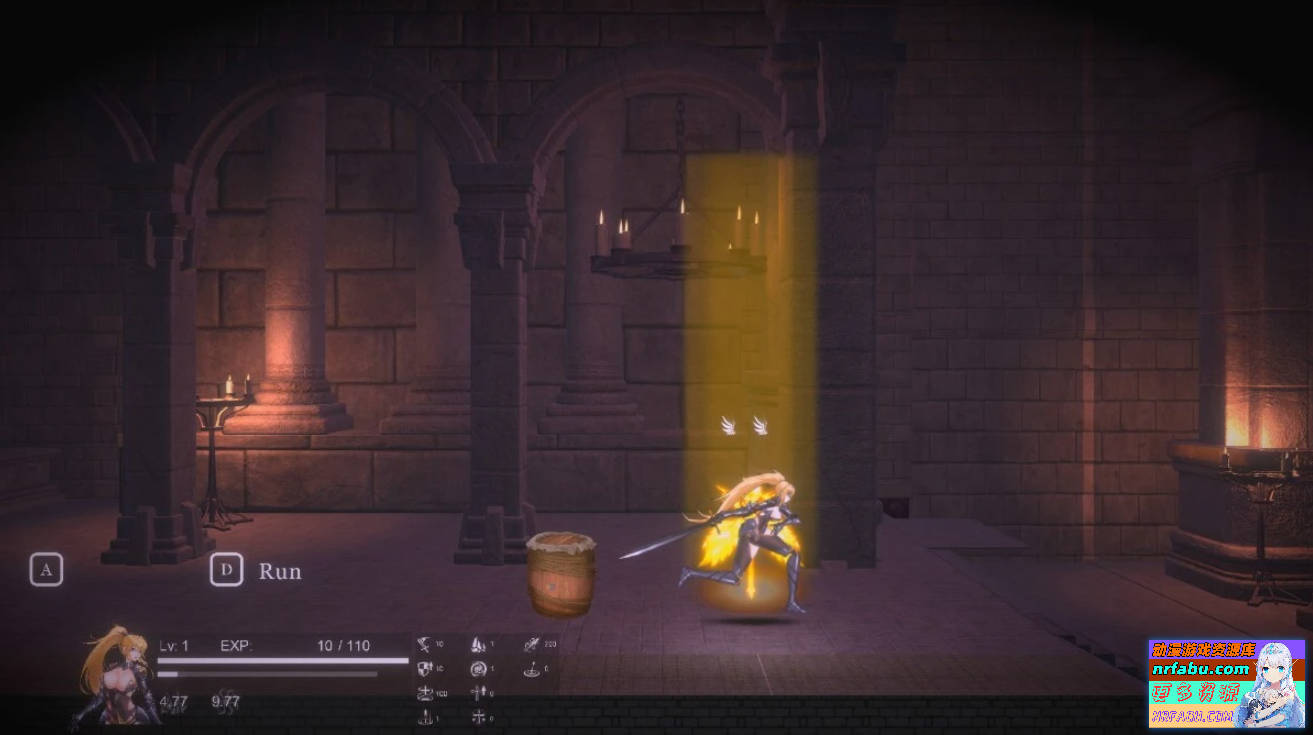This screenshot has width=1313, height=735.
Task: Click the candlestick stat icon showing 1
Action: 424,716
